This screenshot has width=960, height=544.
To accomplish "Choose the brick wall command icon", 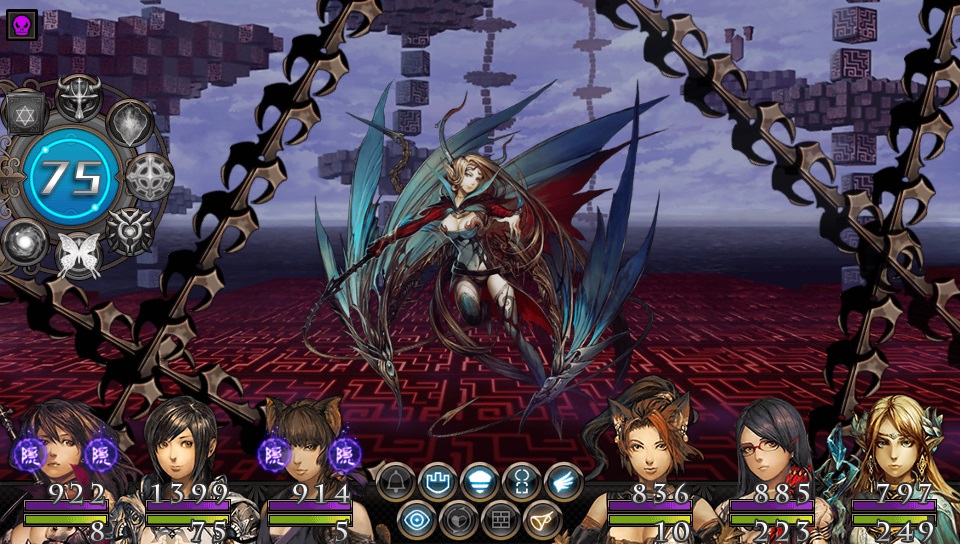I will (x=501, y=520).
